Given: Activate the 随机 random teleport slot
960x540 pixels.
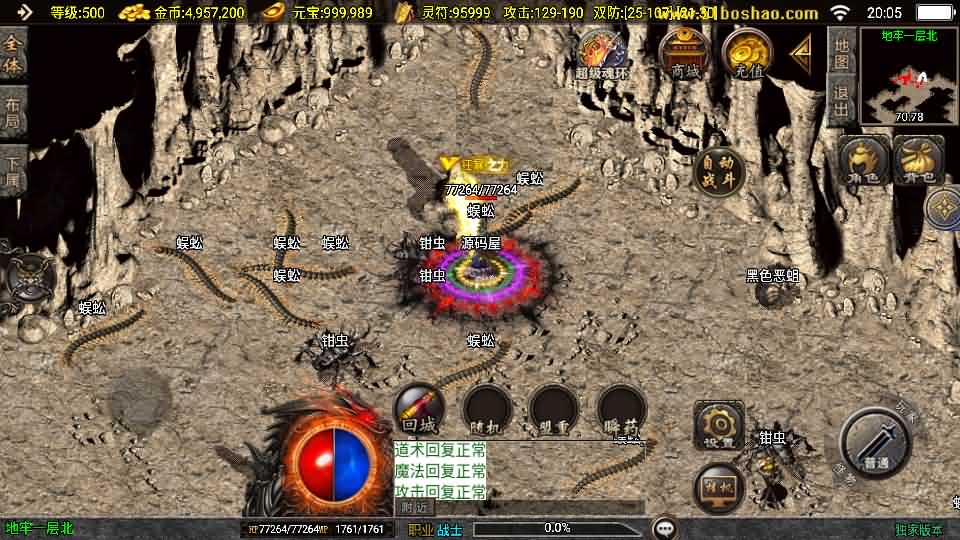Looking at the screenshot, I should click(488, 410).
